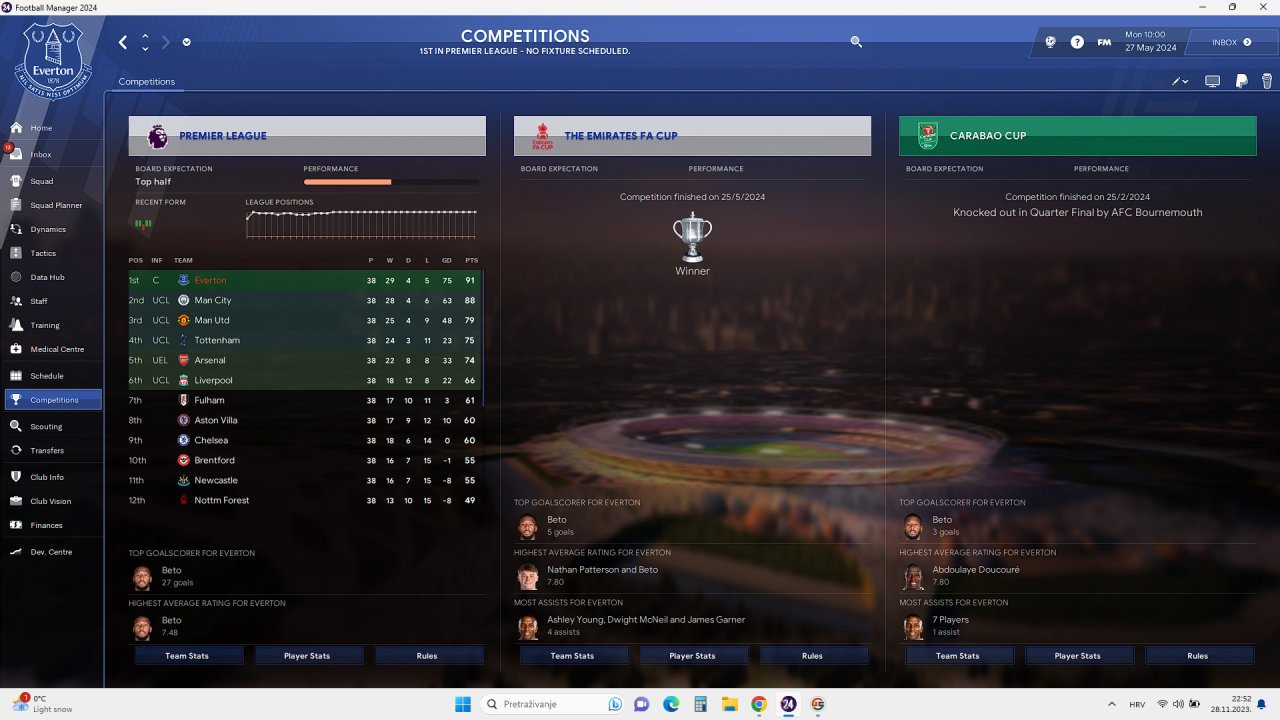Open the Inbox from the sidebar

pyautogui.click(x=41, y=155)
